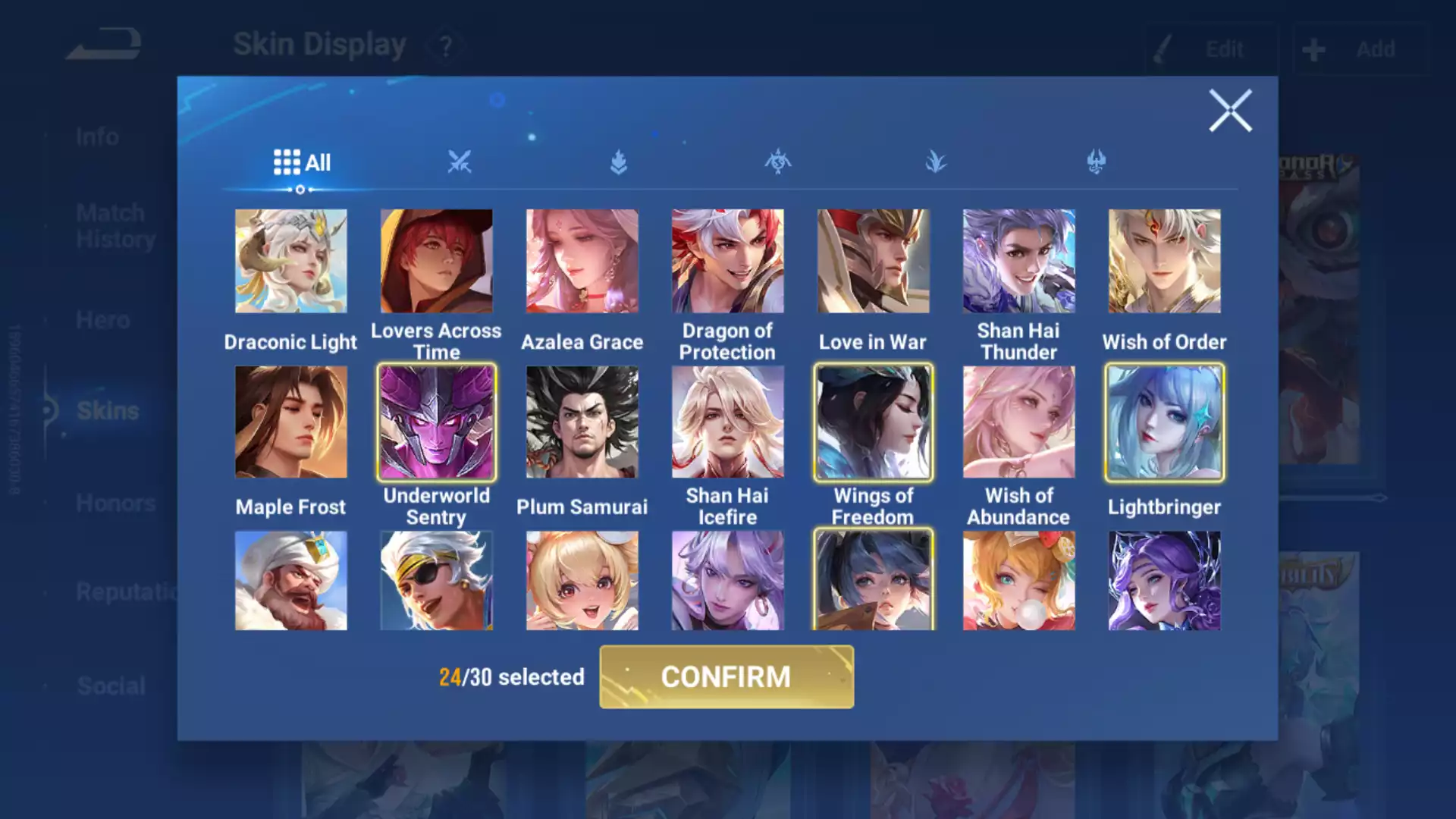
Task: Pick the Wish of Abundance skin
Action: pos(1018,422)
